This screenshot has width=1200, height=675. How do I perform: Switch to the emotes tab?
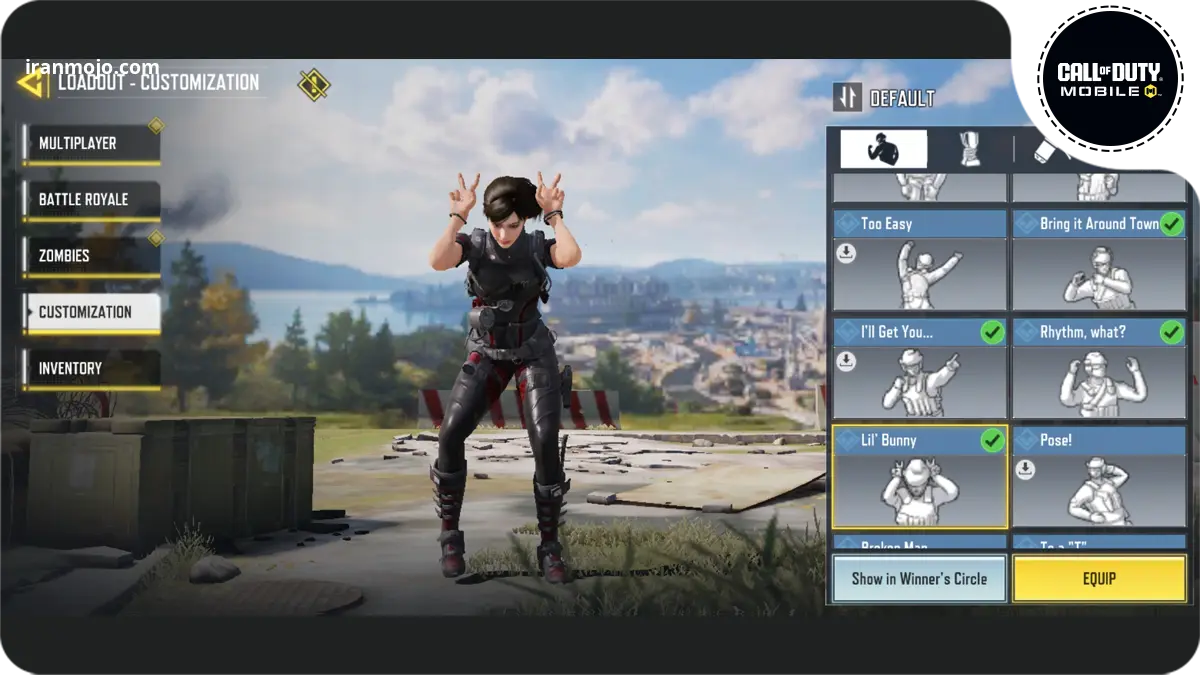point(883,150)
